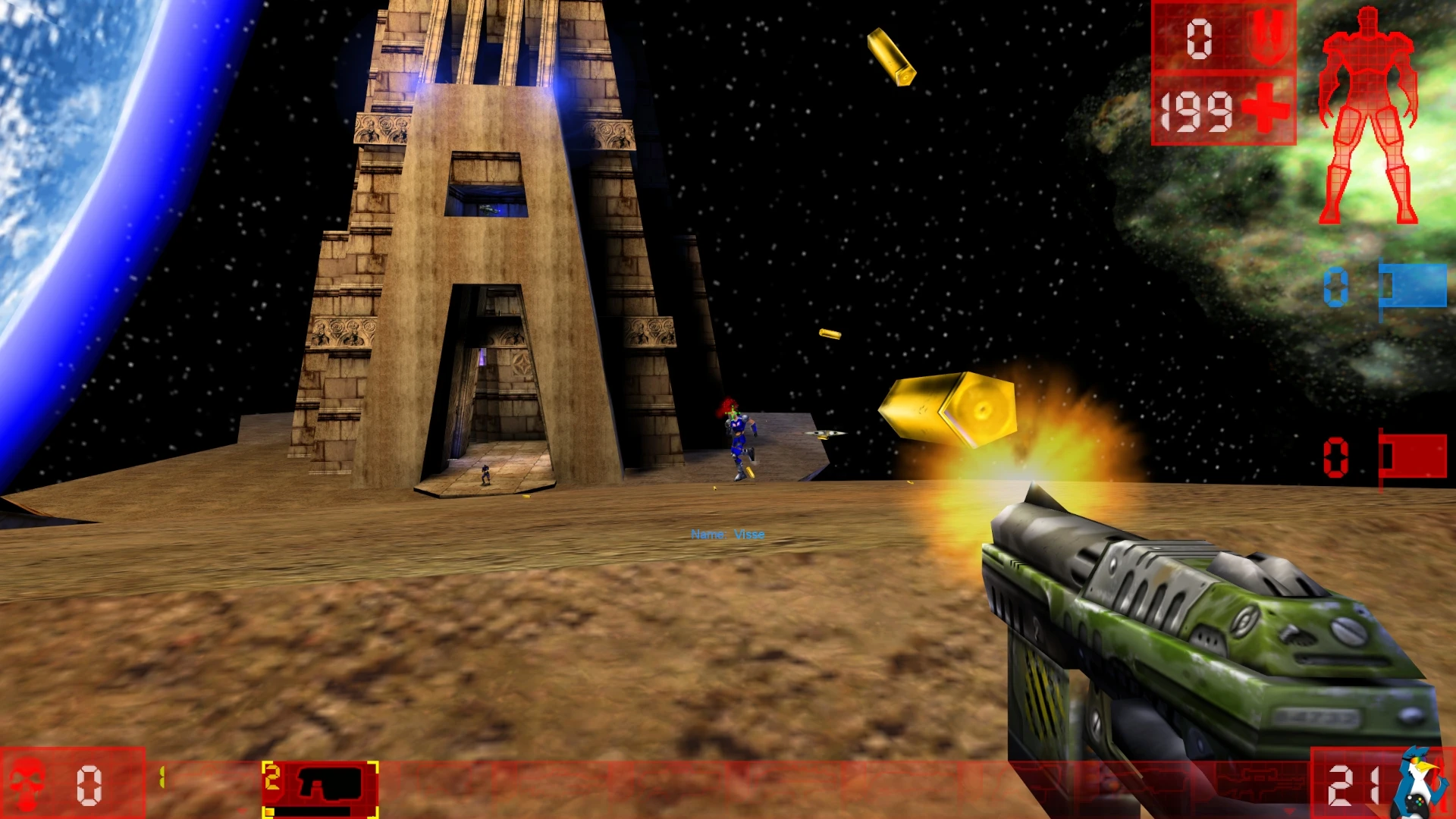Click the player name 'Visse' label
Screen dimensions: 1456x819
coord(727,534)
